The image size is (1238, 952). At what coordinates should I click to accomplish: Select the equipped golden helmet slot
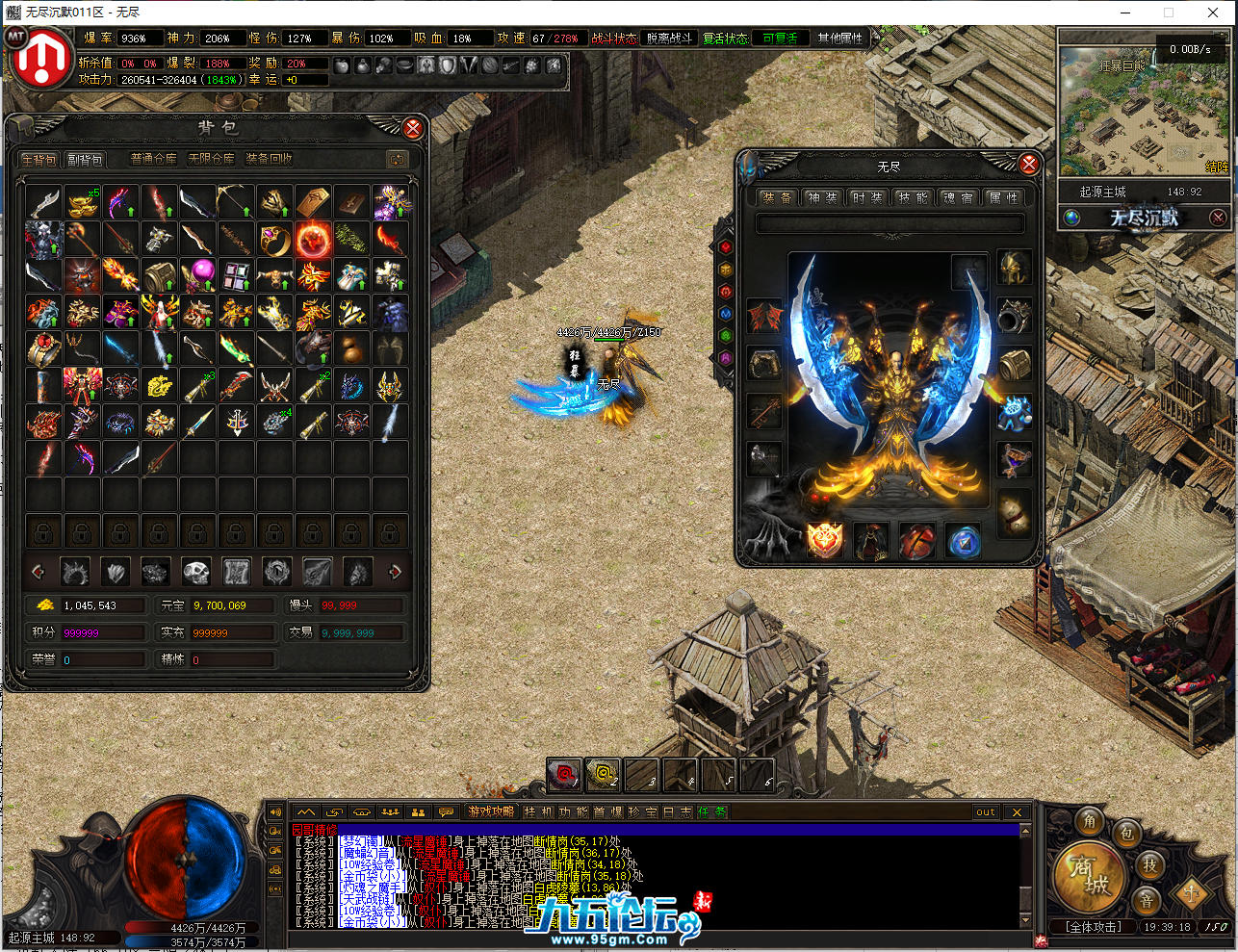[1013, 269]
